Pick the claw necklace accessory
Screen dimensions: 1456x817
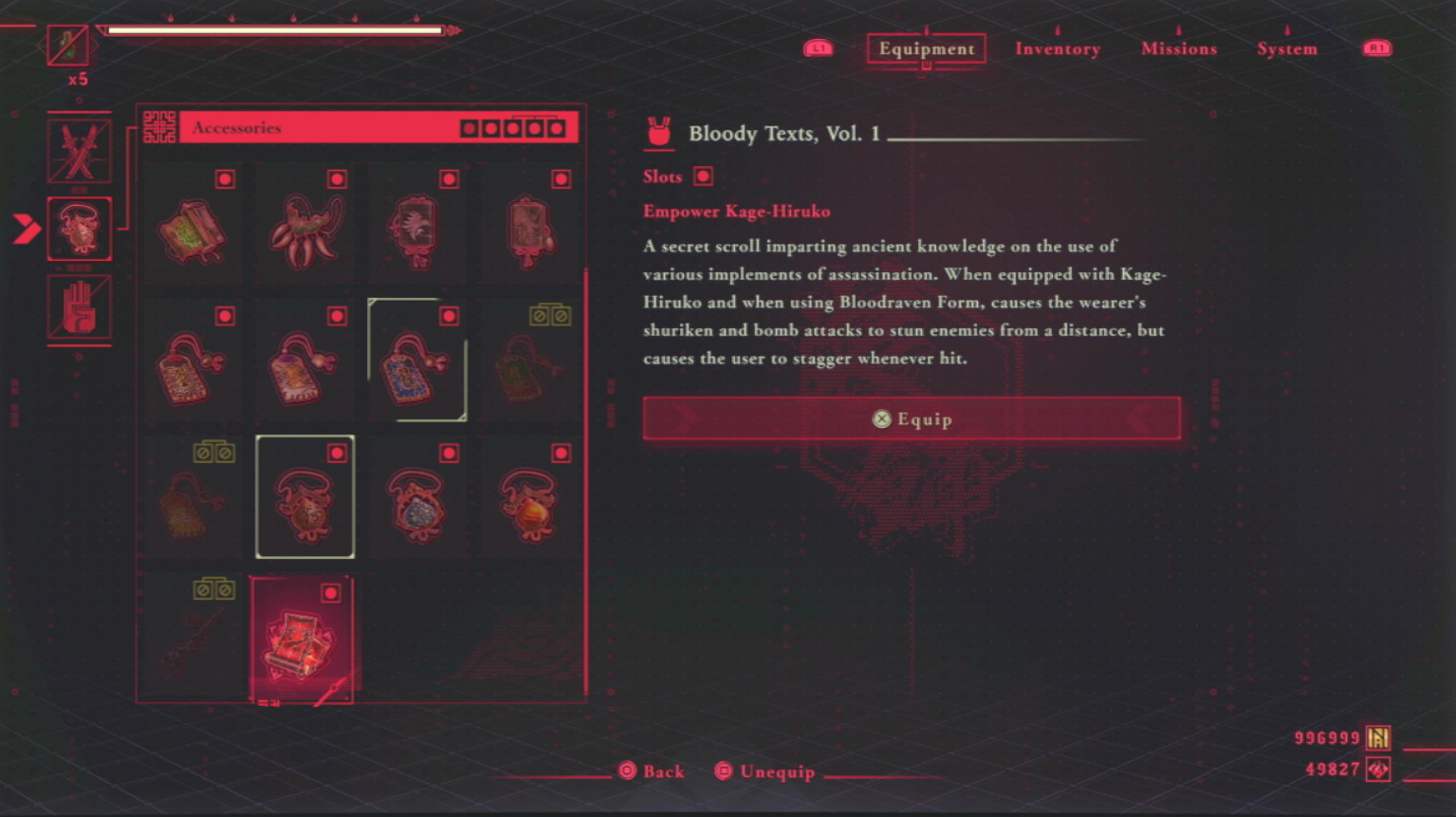pos(304,229)
